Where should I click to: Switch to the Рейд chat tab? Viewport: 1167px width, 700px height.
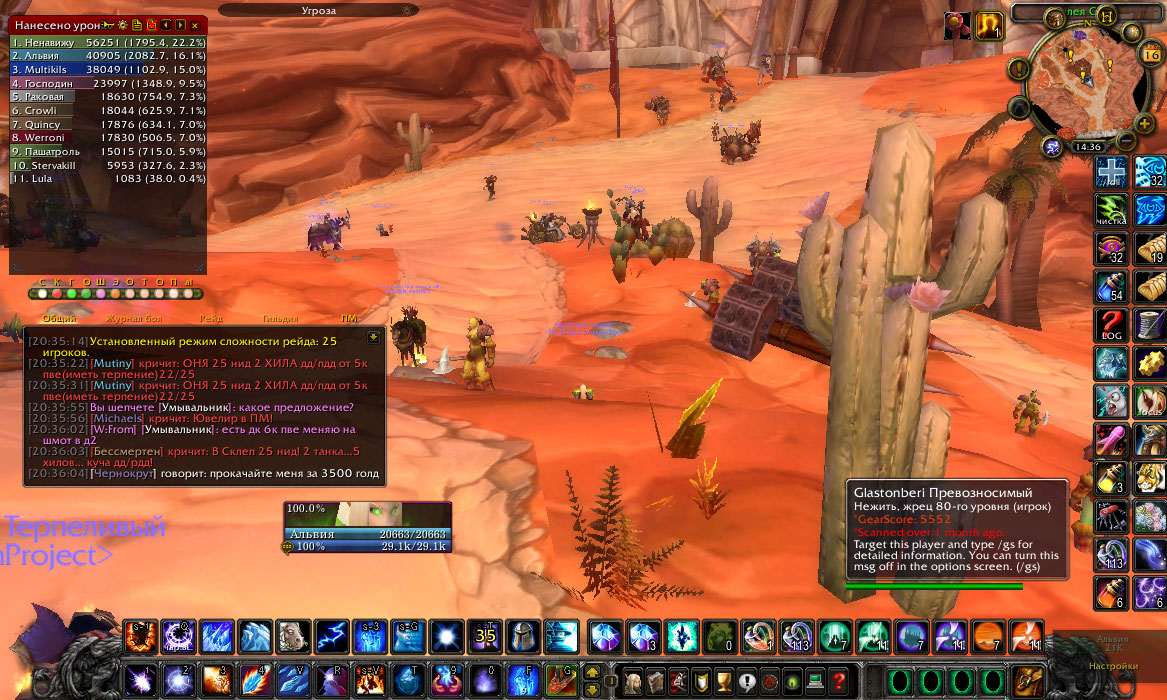[x=211, y=318]
